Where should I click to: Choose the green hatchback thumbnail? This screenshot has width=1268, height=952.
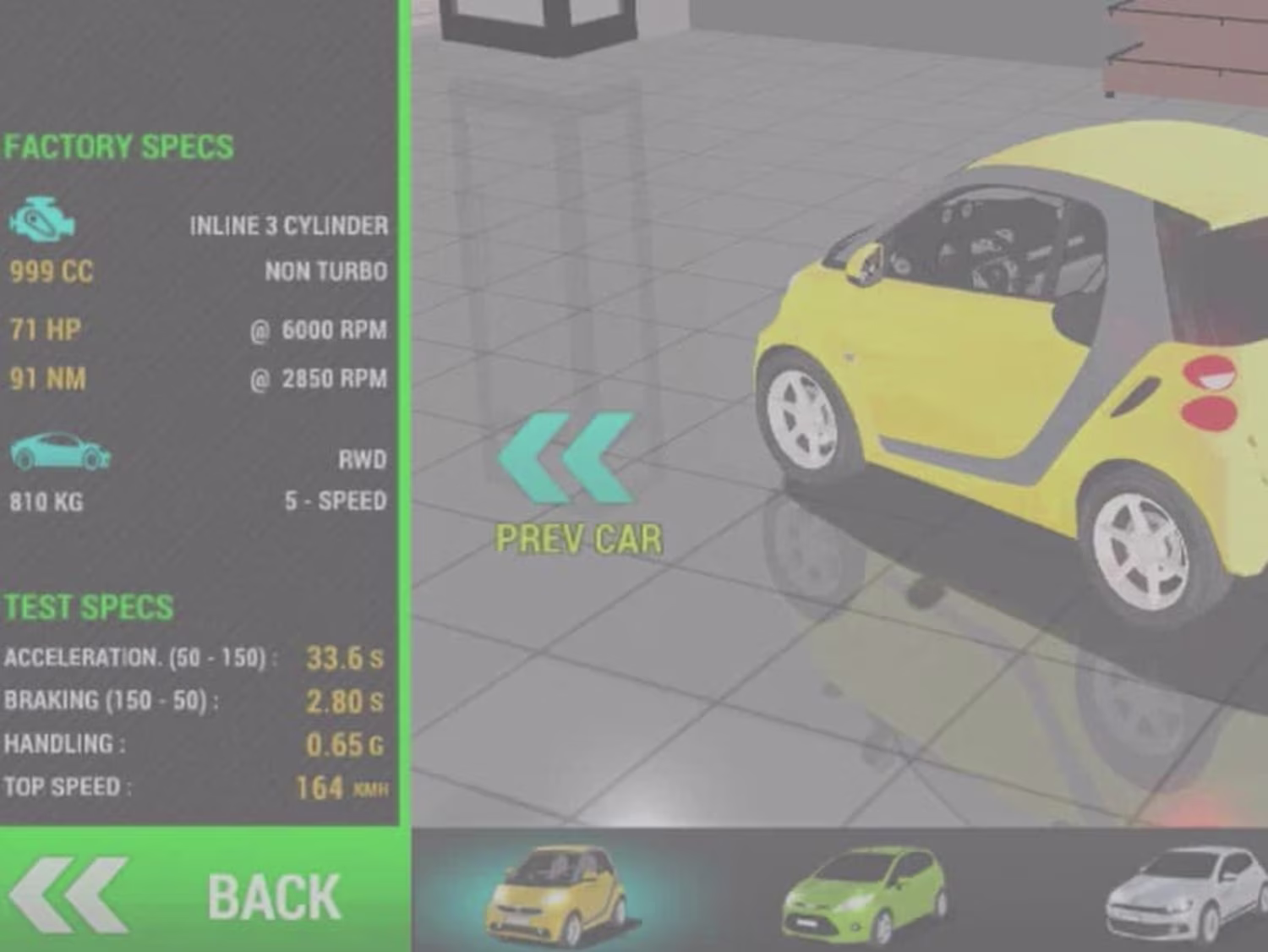[862, 896]
